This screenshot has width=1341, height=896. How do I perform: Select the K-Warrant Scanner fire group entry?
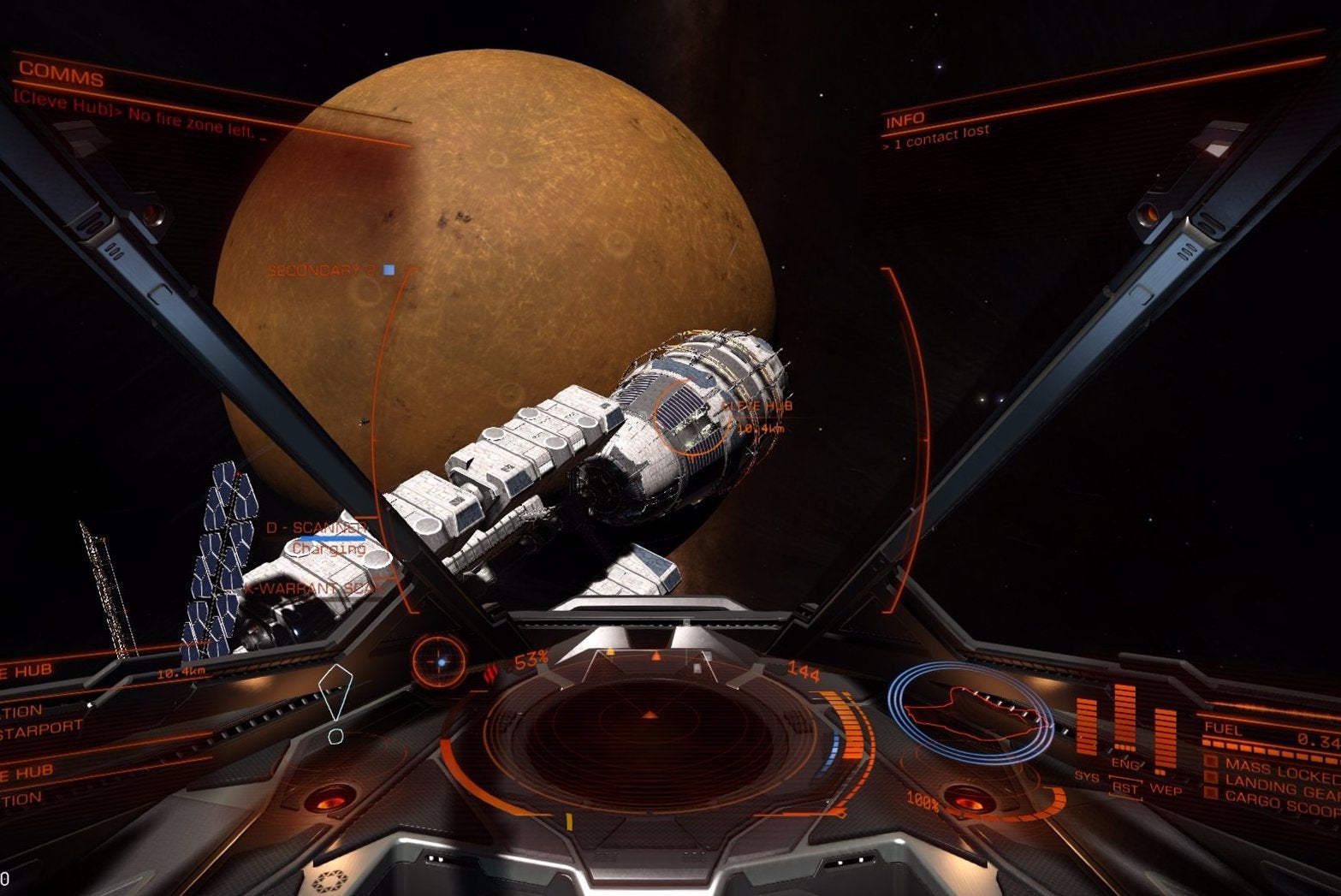point(311,589)
